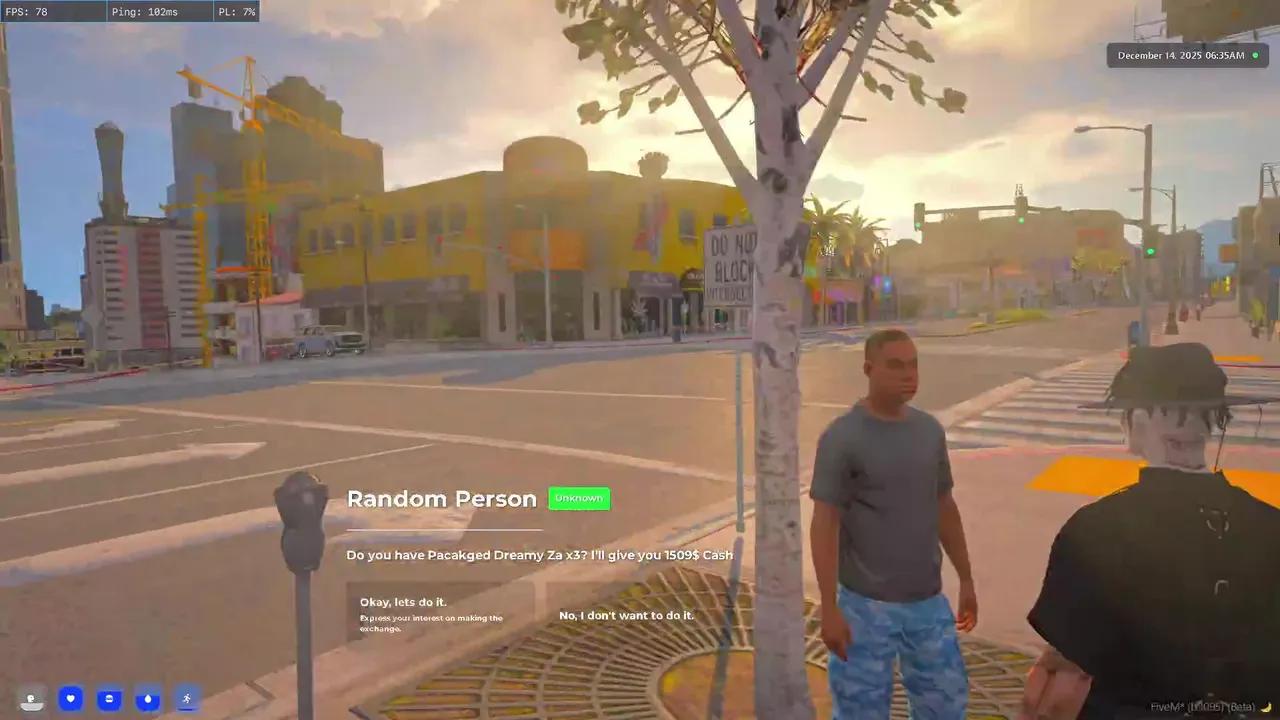Click the b3095 build number text

1205,707
